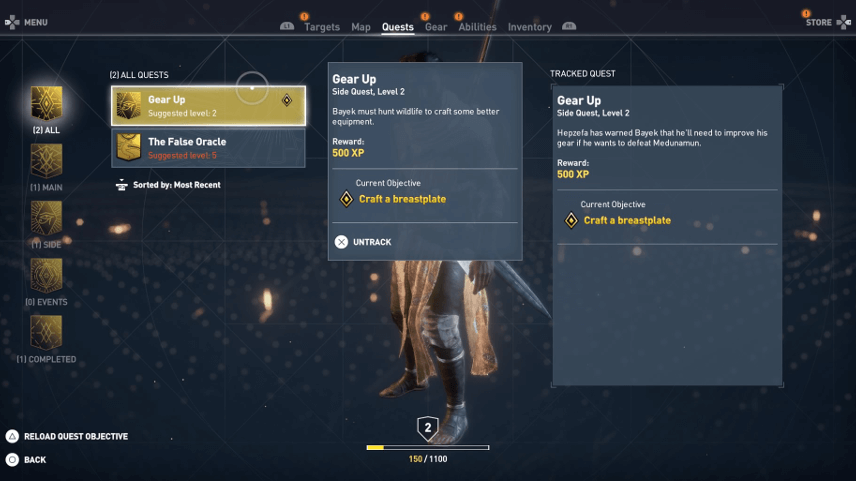Open the Map tab

[x=361, y=27]
